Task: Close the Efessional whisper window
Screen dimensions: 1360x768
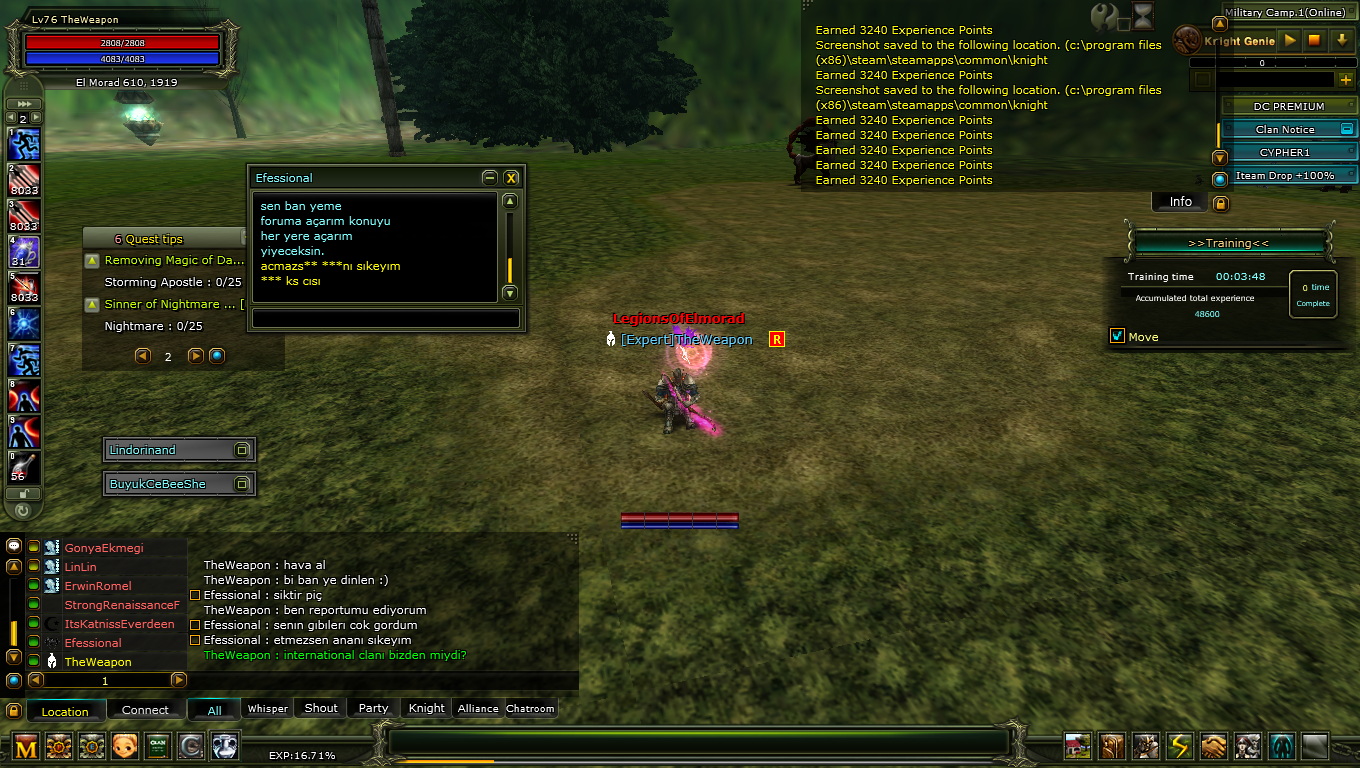Action: [511, 178]
